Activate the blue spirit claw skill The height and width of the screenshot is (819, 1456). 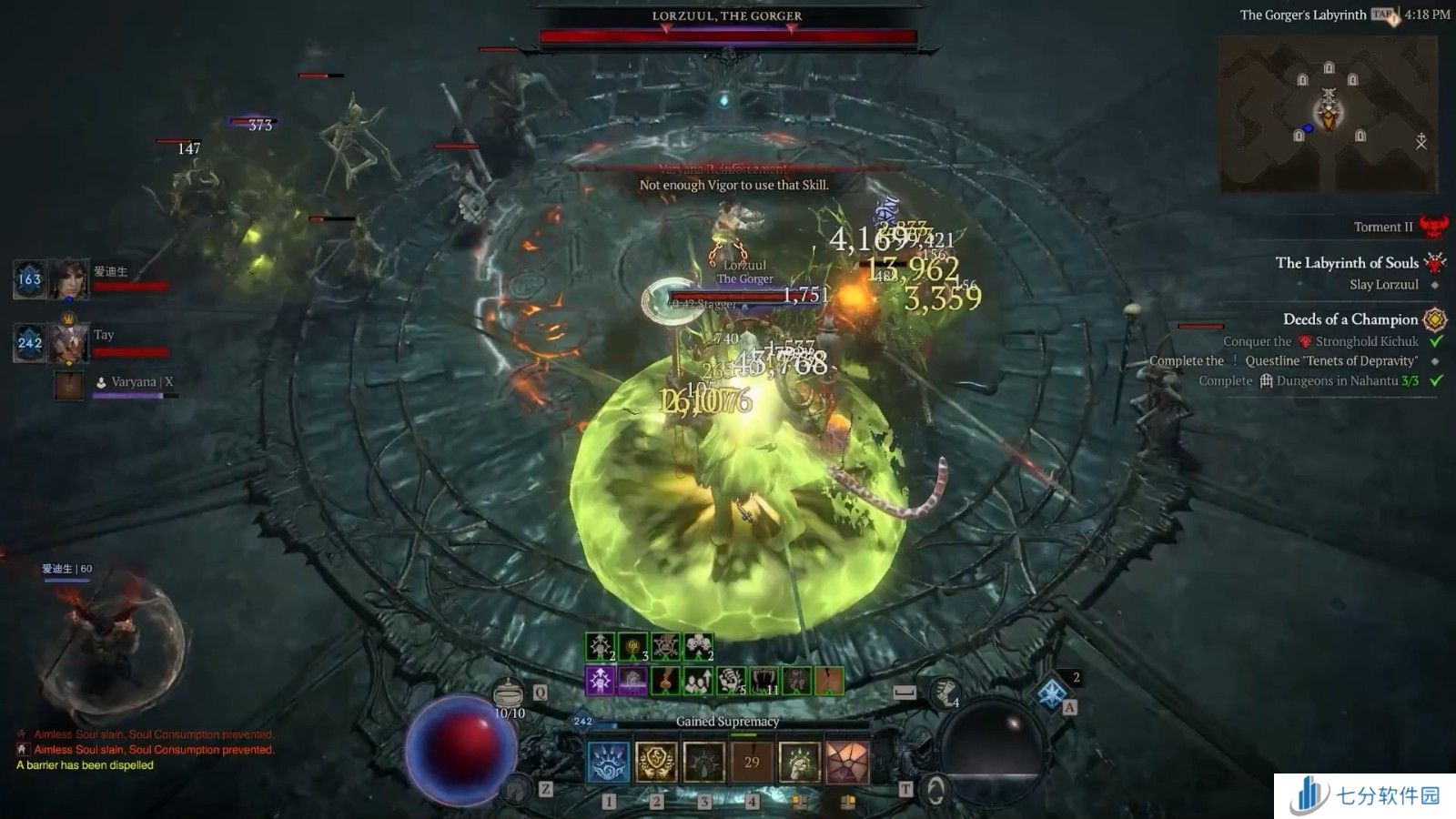coord(609,761)
